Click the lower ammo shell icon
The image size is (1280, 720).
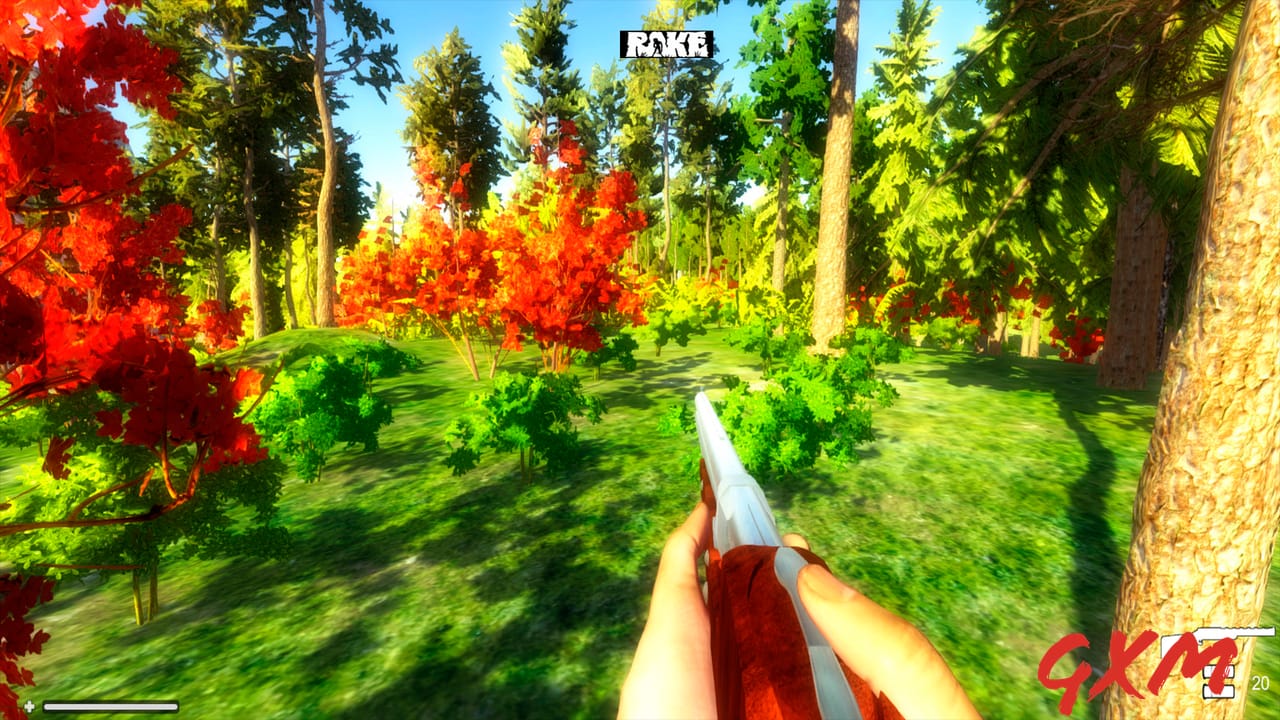pos(1219,691)
